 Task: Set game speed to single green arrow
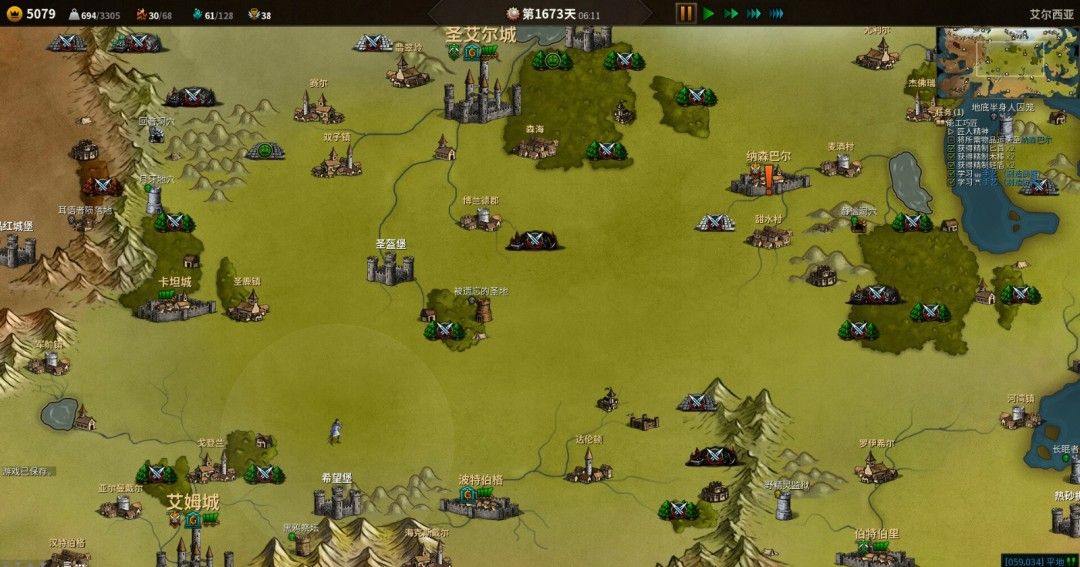click(x=709, y=14)
